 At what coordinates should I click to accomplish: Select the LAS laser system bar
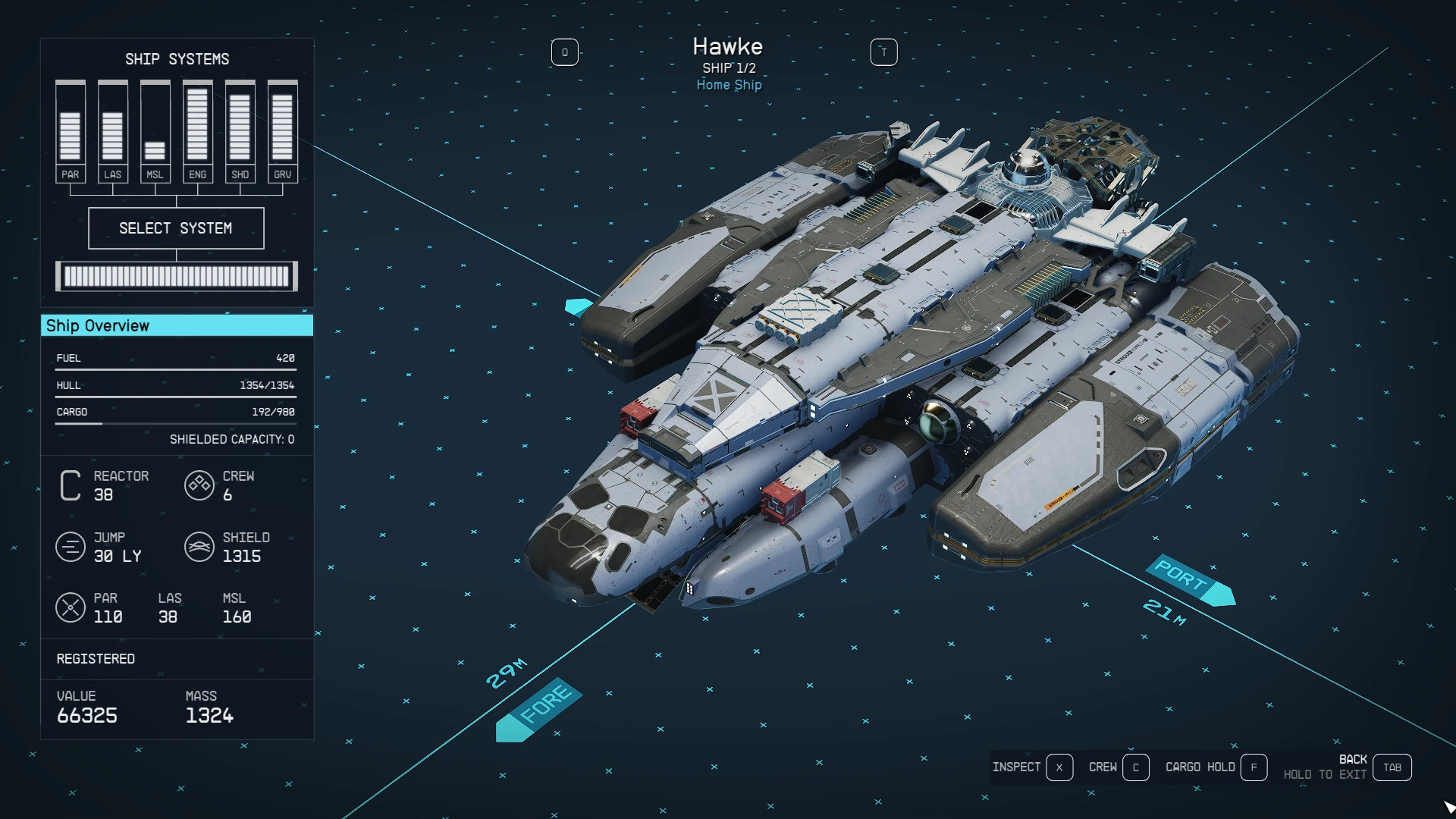(112, 132)
